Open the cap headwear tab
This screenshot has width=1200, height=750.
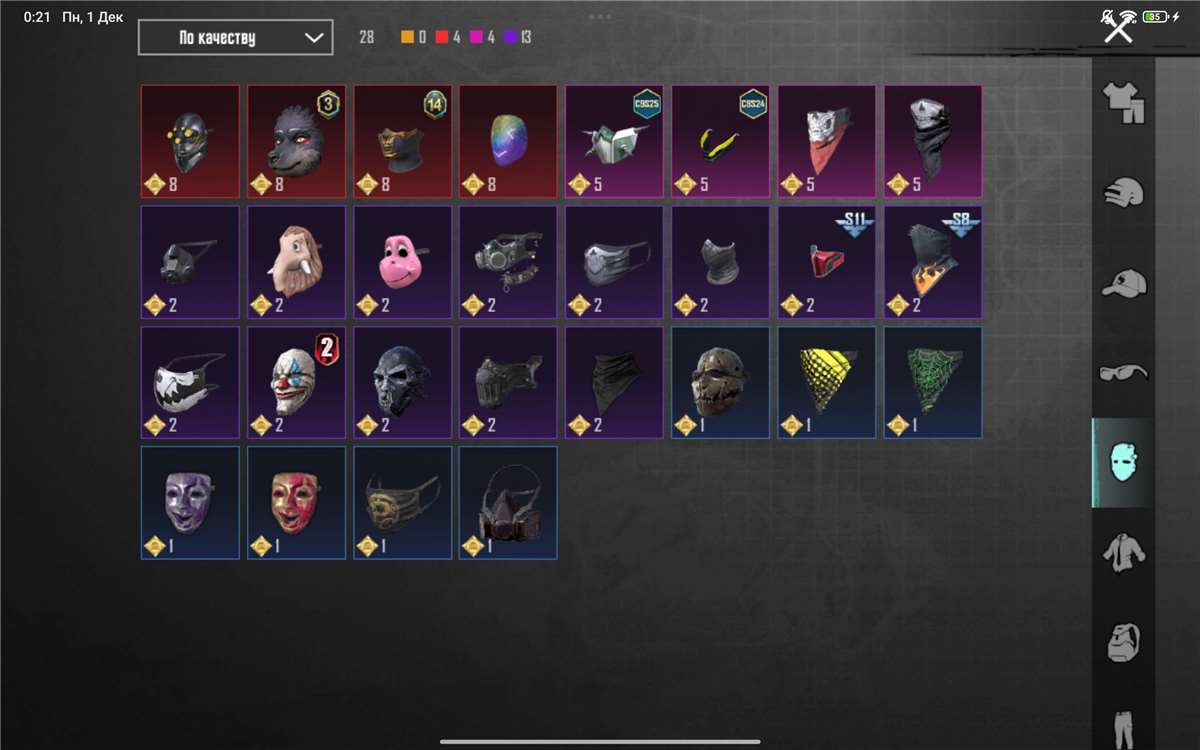pos(1123,284)
